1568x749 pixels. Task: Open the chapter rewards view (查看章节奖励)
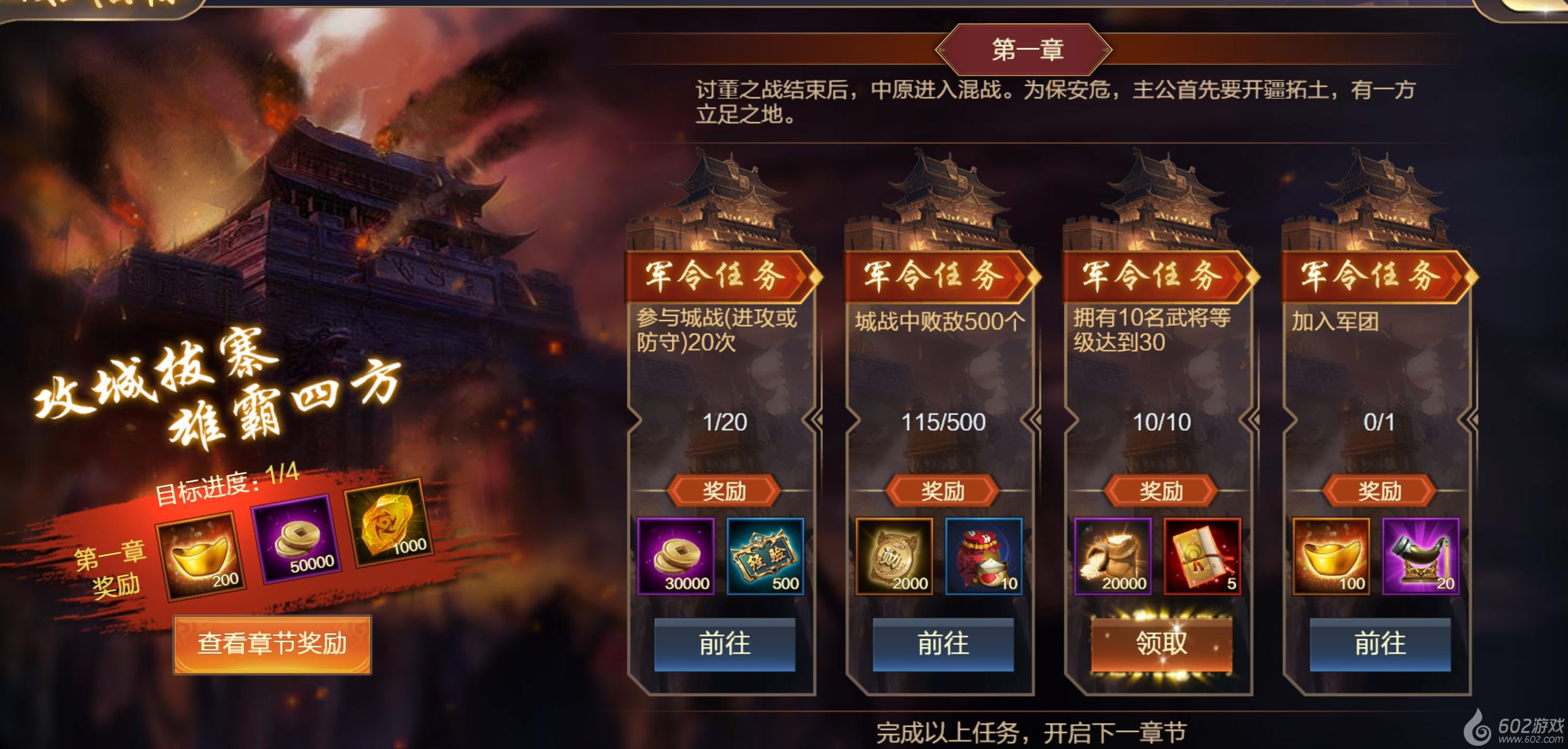click(272, 644)
